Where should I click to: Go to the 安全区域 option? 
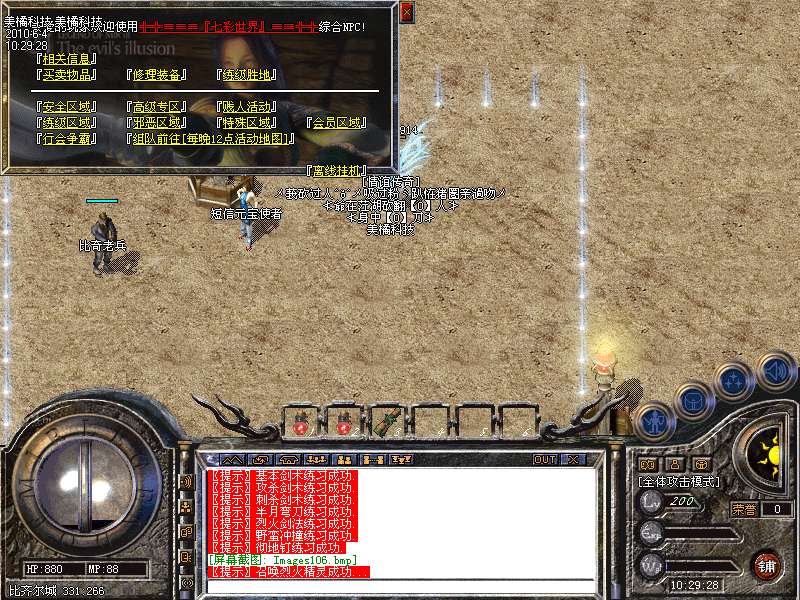click(x=65, y=107)
